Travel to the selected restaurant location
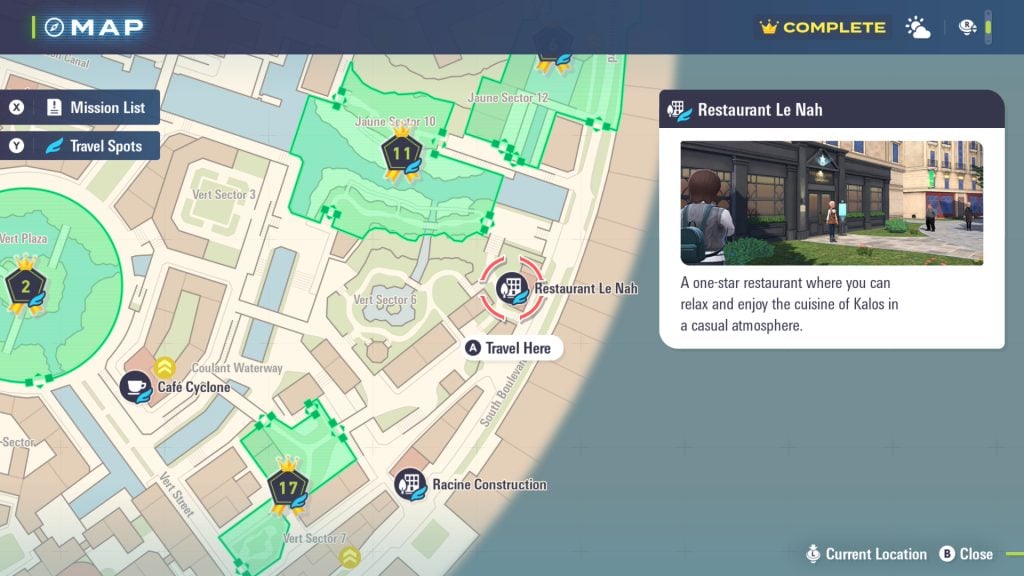Viewport: 1024px width, 576px height. [508, 348]
